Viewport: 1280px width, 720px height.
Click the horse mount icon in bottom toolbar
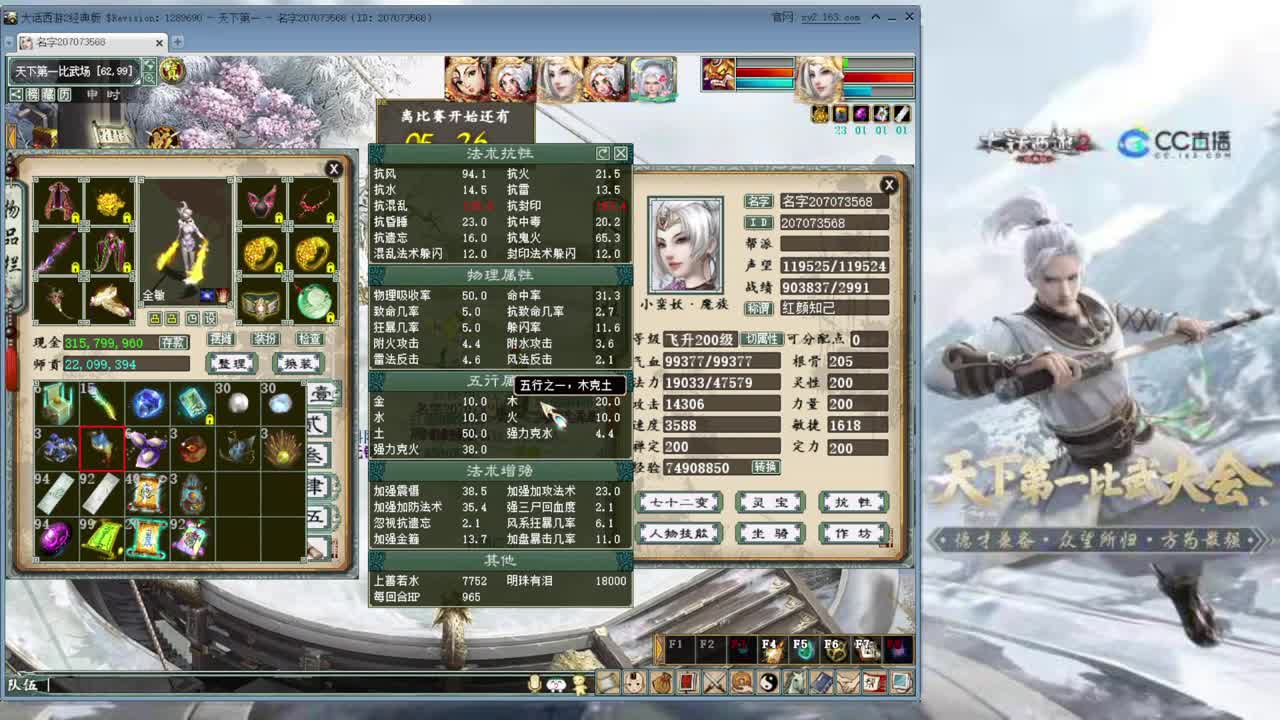(795, 682)
